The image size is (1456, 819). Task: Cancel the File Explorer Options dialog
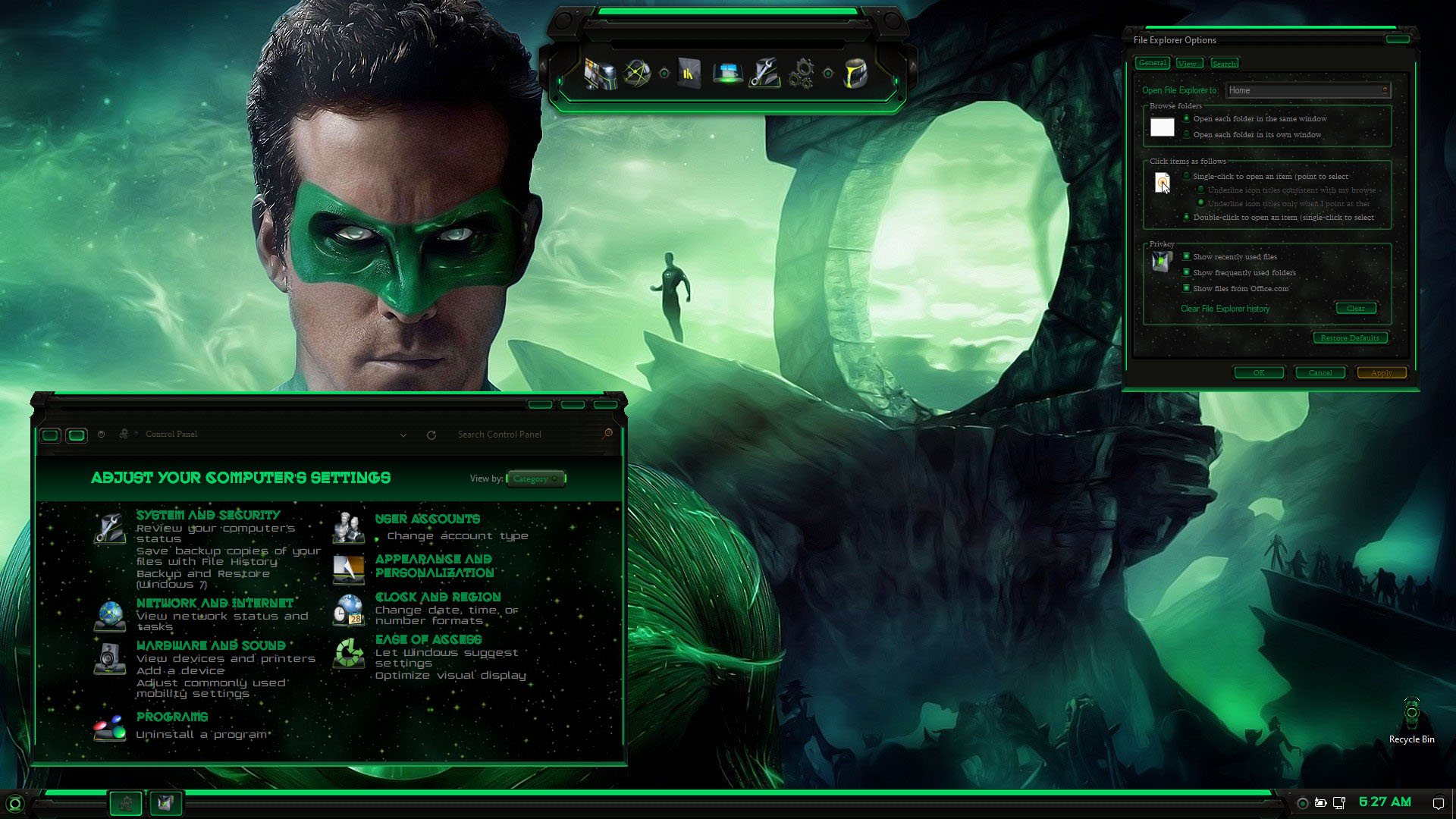[x=1320, y=373]
